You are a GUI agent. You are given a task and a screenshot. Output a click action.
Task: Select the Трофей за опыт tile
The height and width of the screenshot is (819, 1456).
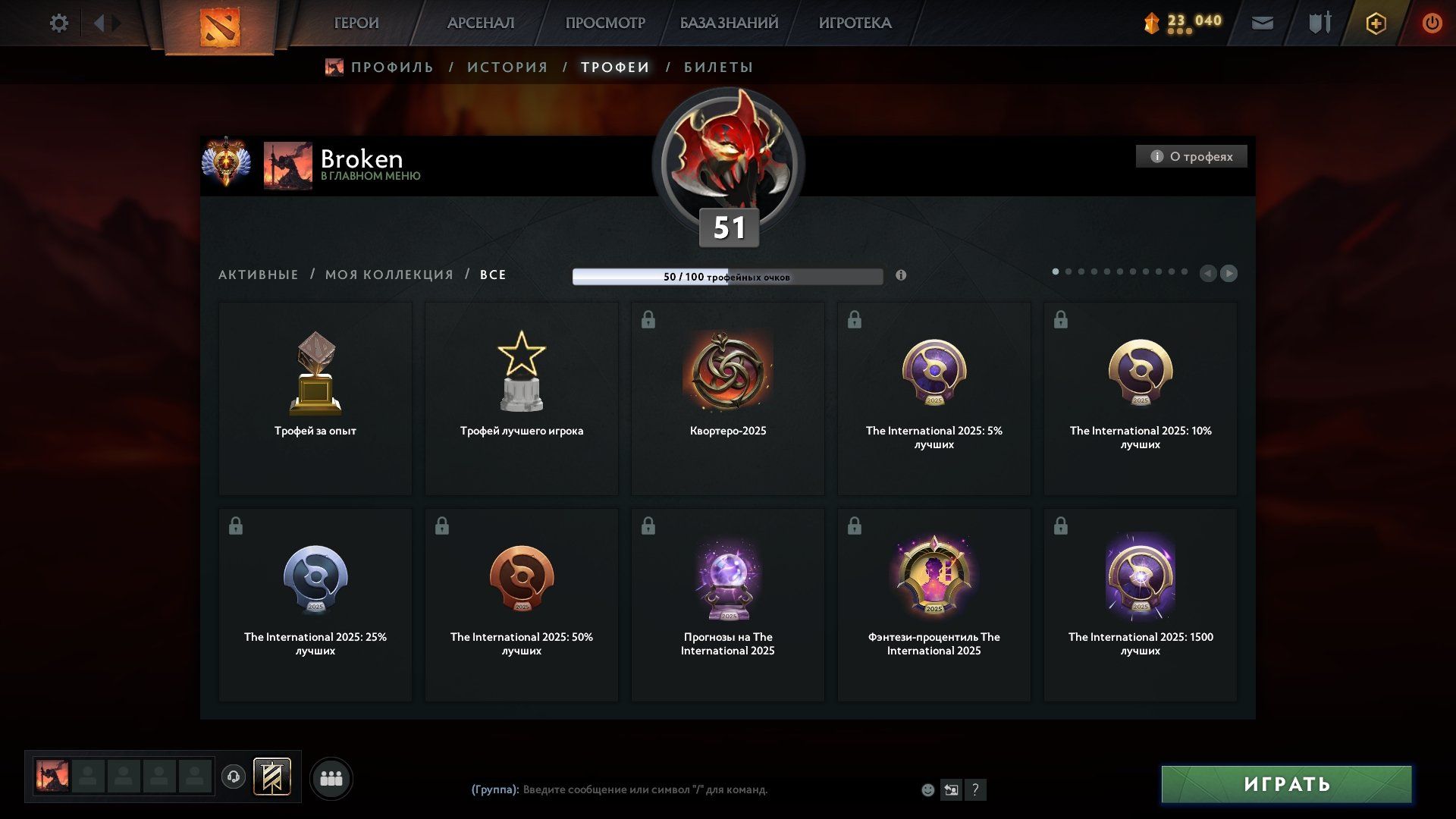pos(315,398)
